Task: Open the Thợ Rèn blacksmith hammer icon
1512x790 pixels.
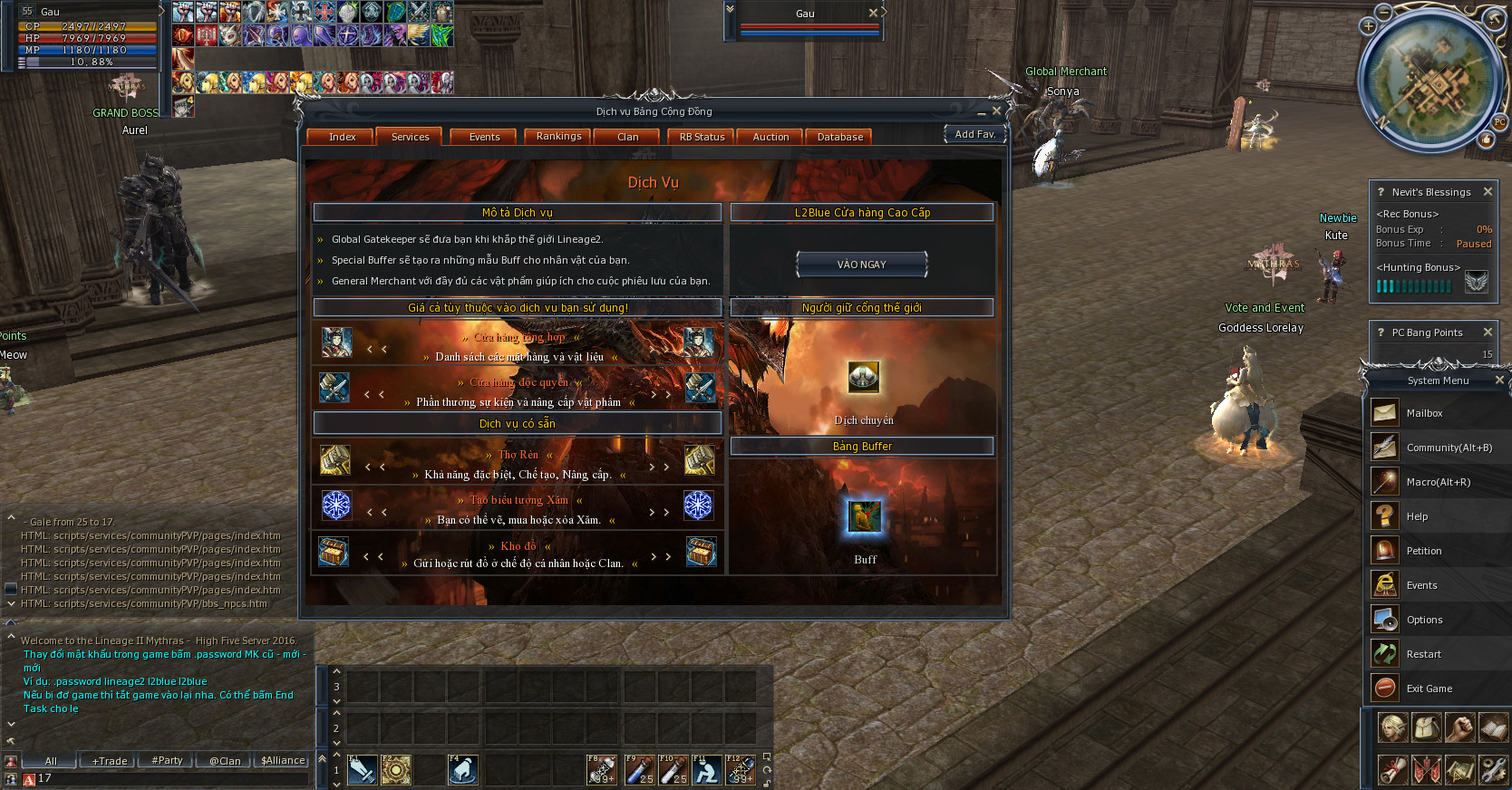Action: (336, 460)
